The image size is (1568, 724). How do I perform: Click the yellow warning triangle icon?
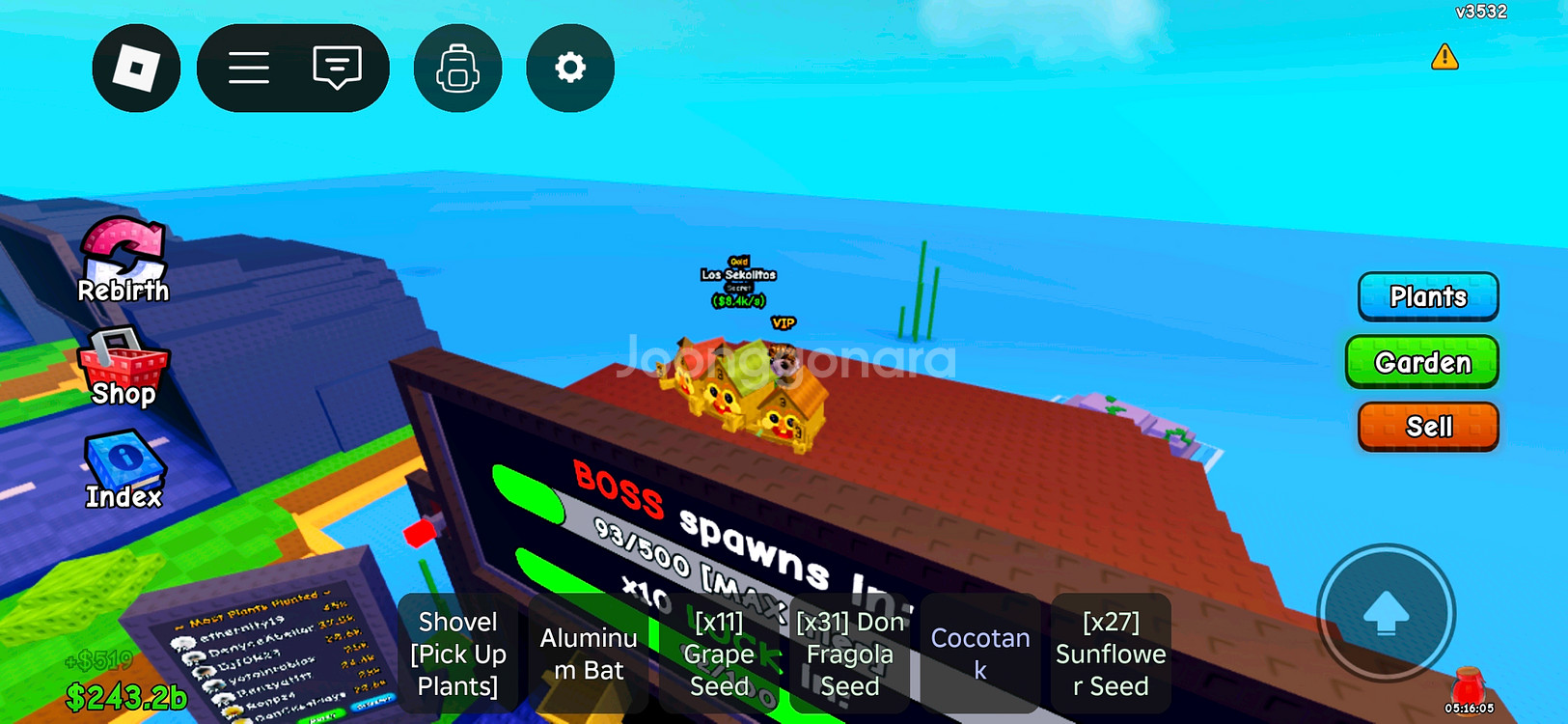(1444, 57)
